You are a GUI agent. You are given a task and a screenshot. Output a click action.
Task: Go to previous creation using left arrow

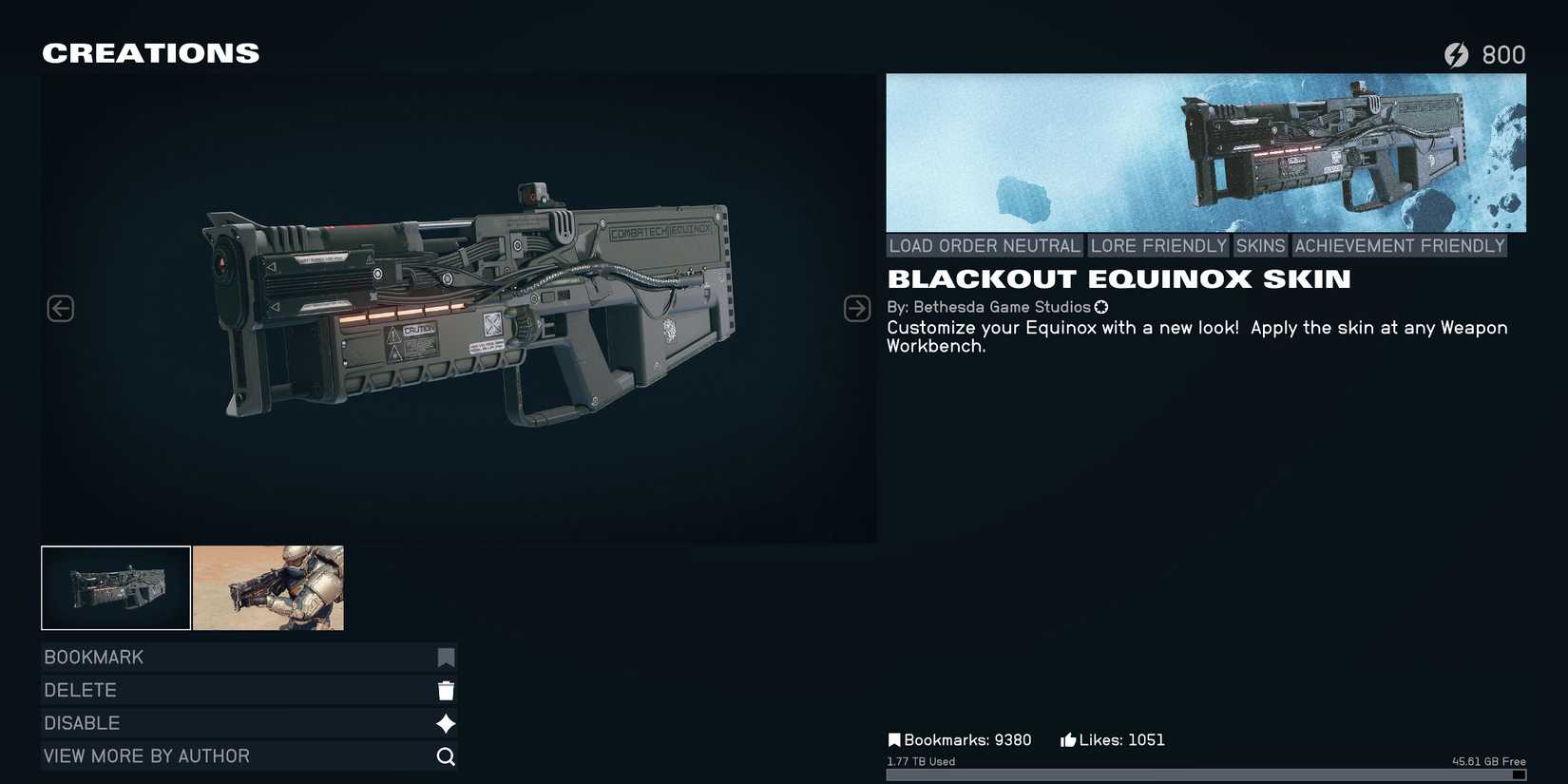(60, 307)
